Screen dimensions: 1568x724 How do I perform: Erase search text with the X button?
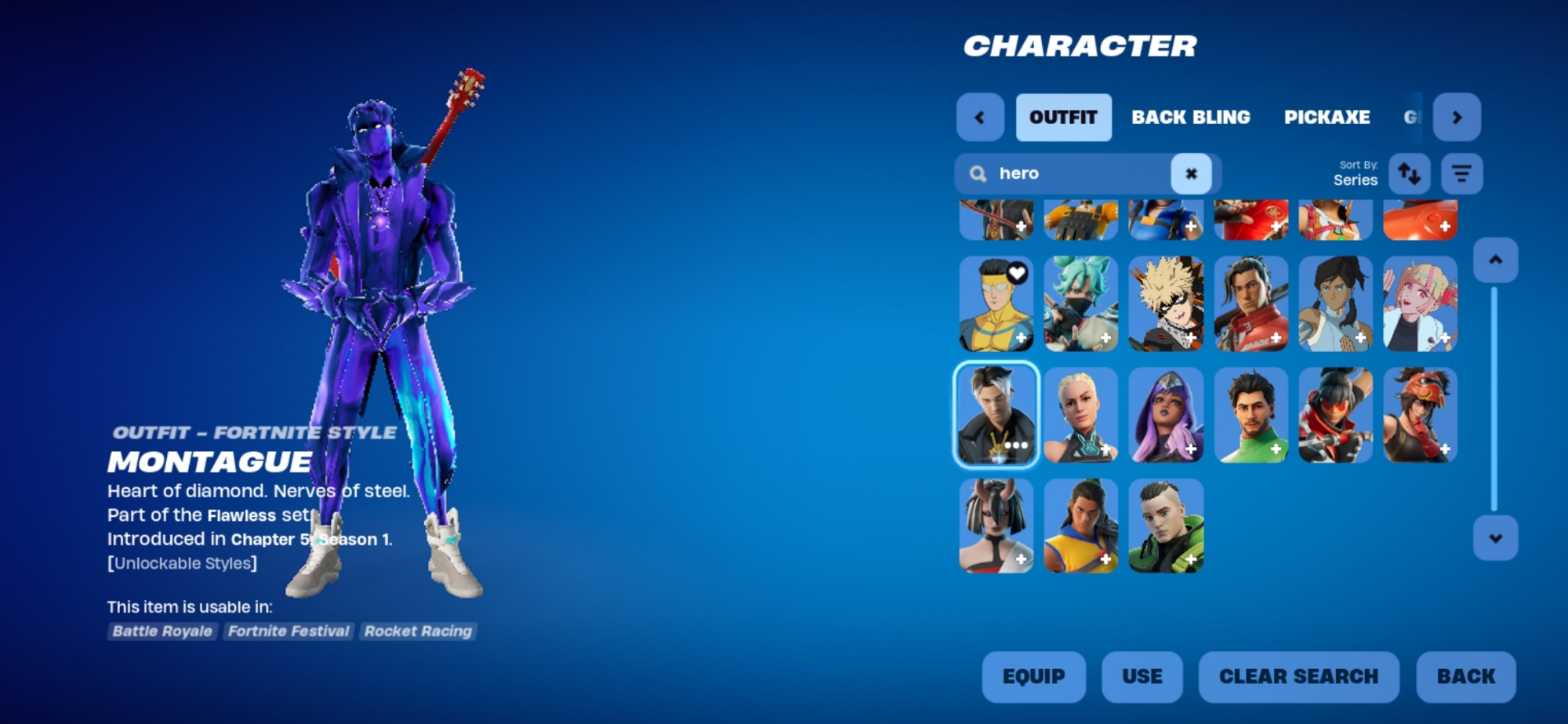(1191, 173)
